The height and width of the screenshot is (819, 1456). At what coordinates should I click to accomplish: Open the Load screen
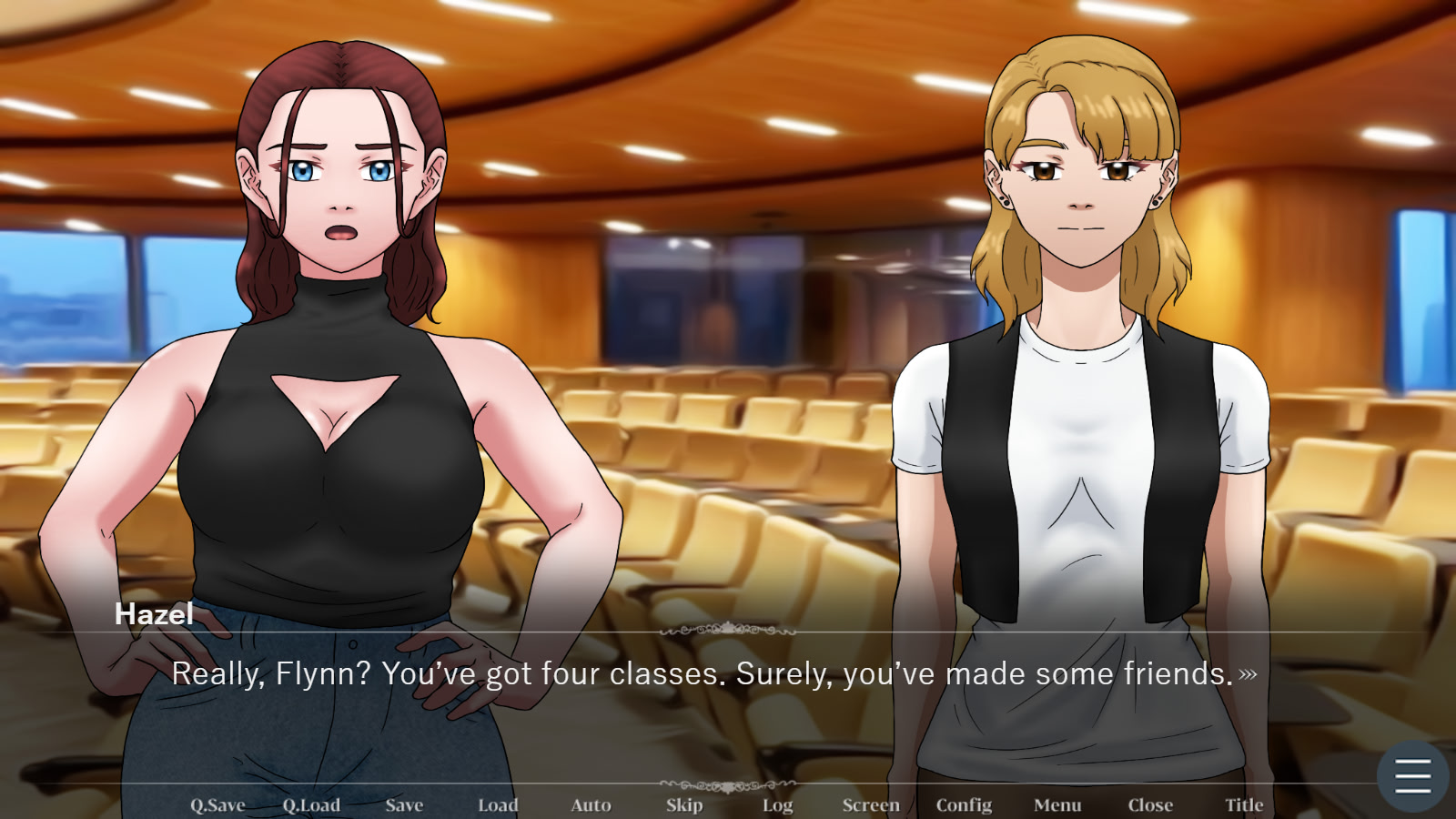[x=498, y=804]
